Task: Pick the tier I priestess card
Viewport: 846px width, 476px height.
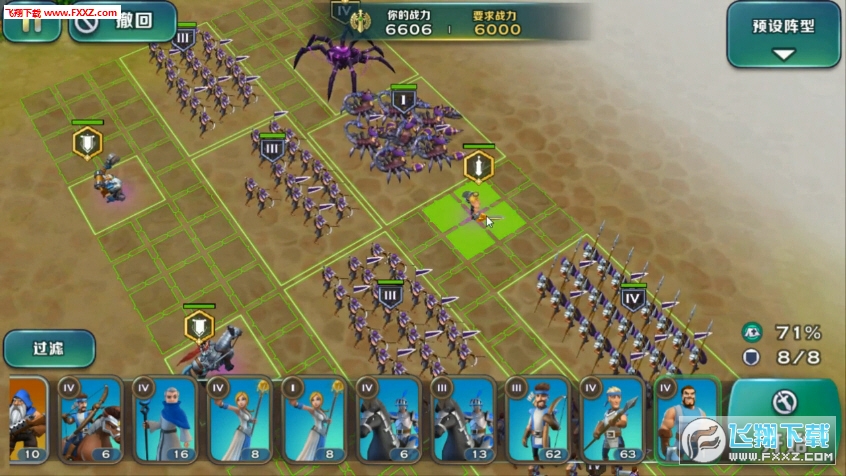Action: point(312,418)
